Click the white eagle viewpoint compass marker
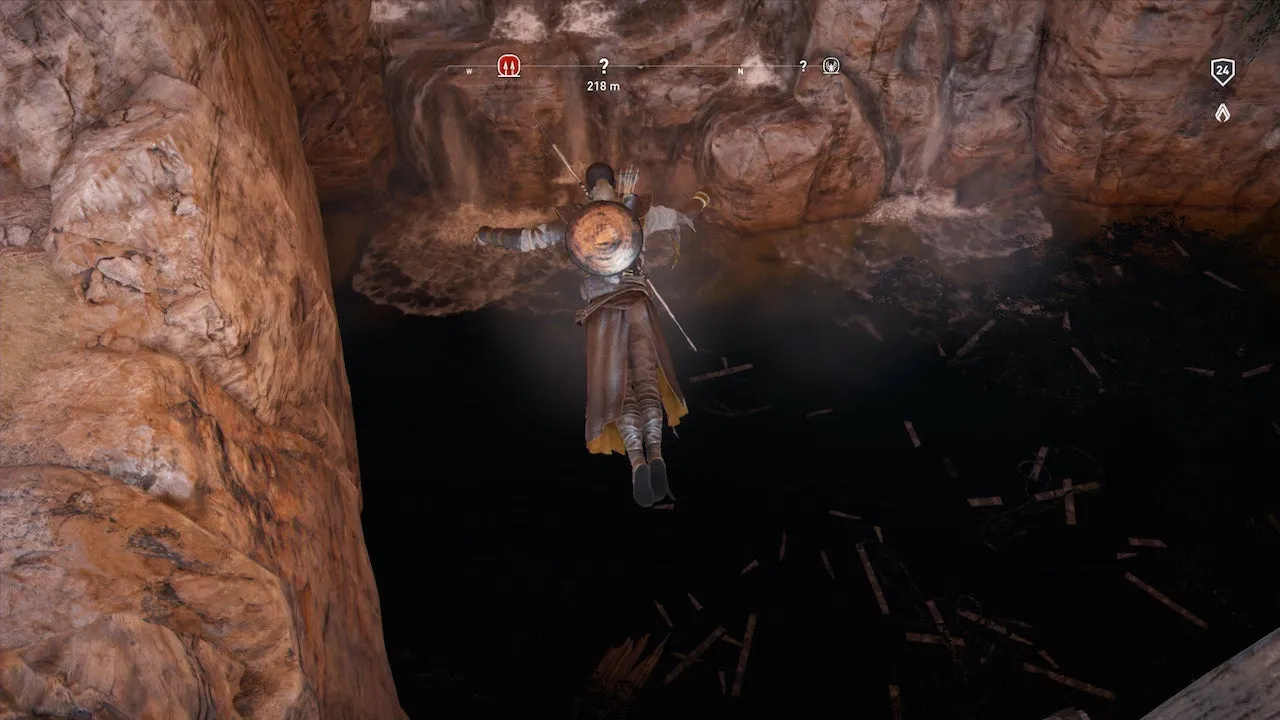This screenshot has width=1280, height=720. tap(830, 66)
